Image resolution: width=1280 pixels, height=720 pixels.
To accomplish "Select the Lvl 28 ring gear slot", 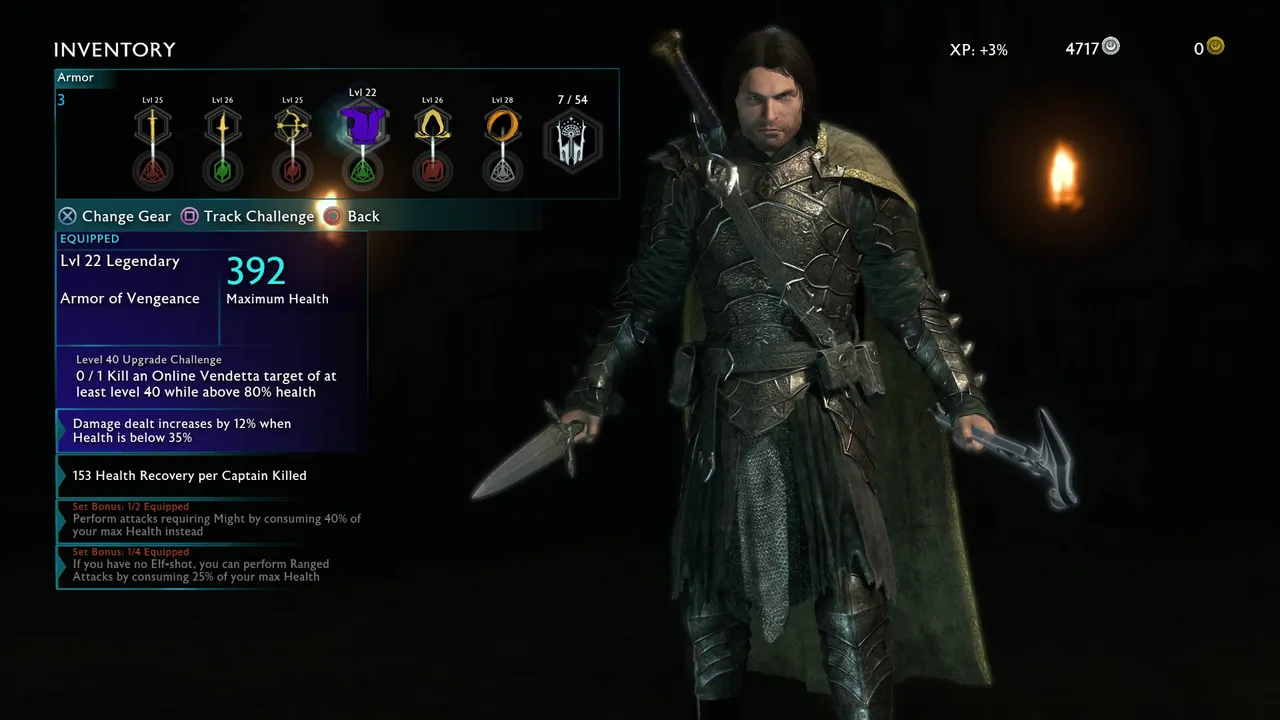I will coord(502,125).
